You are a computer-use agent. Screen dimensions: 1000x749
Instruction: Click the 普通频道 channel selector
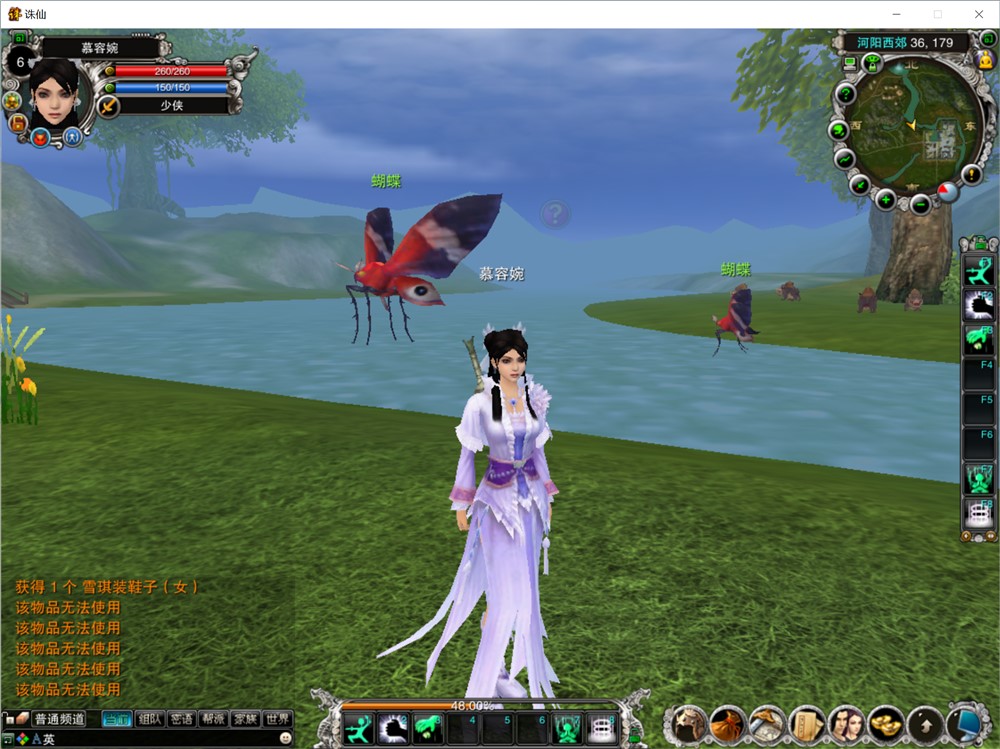59,719
